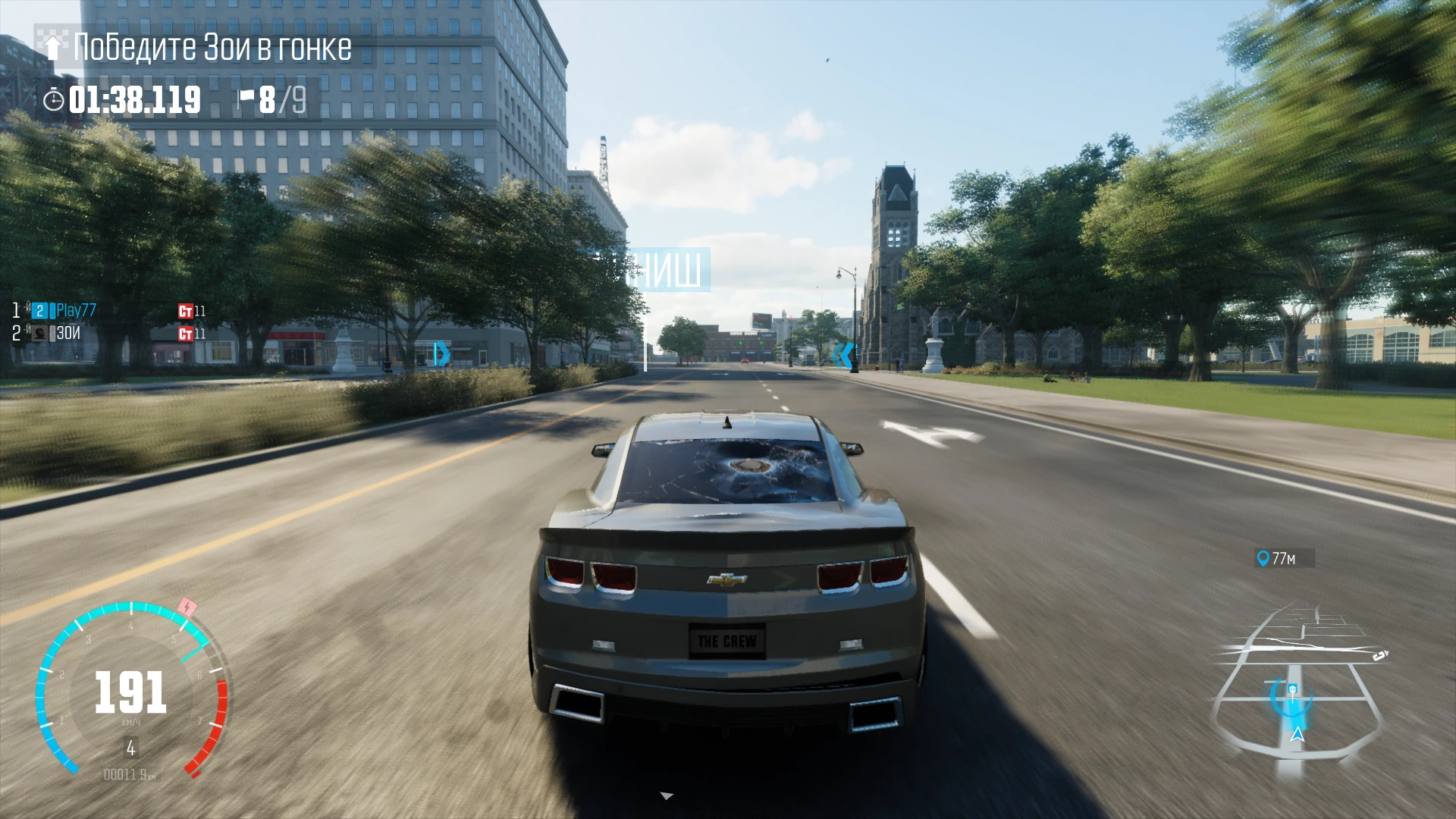Image resolution: width=1456 pixels, height=819 pixels.
Task: Select the race objective tracker about Зои
Action: (x=205, y=47)
